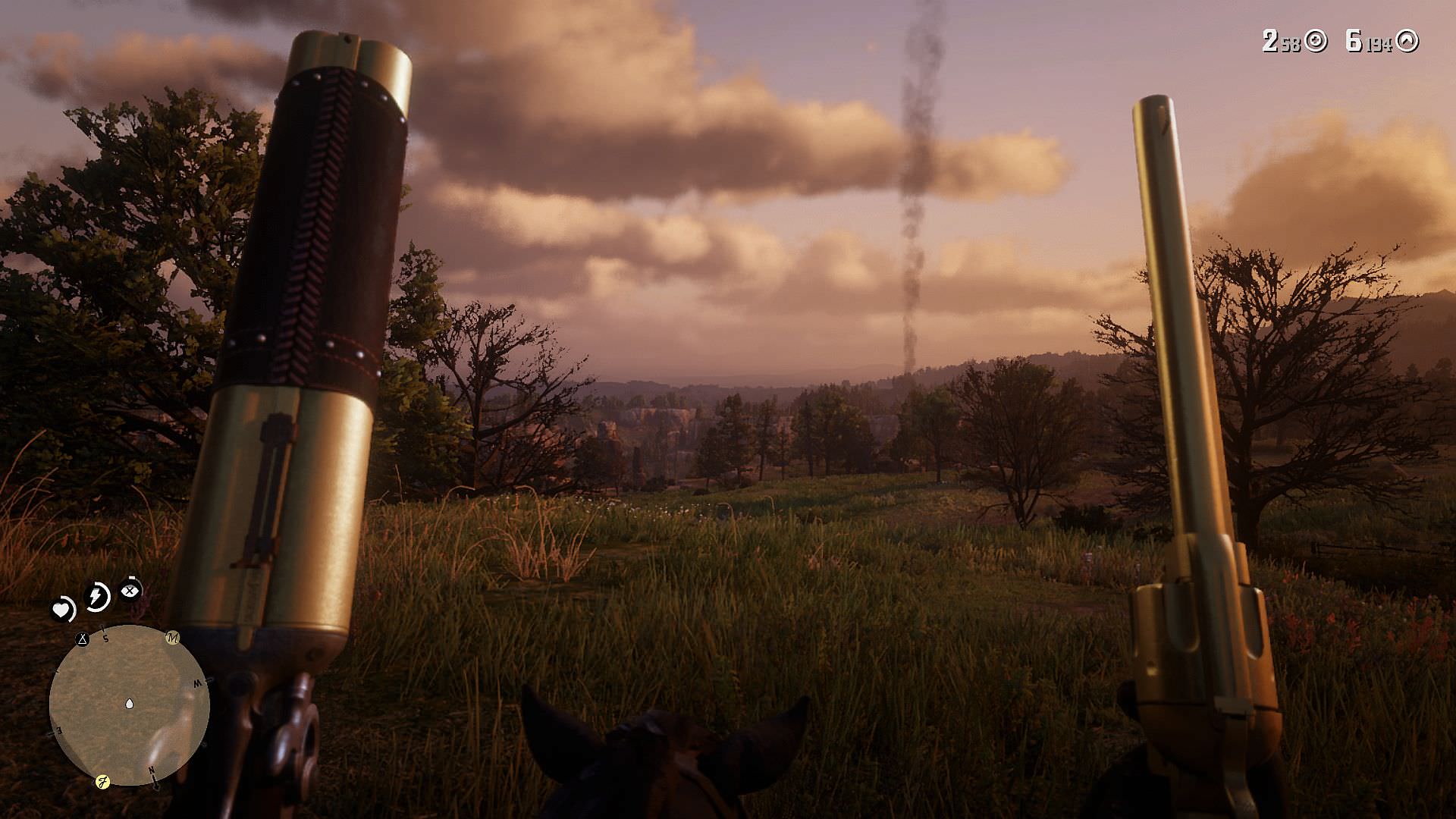Viewport: 1456px width, 819px height.
Task: Click the yellow M marker on the minimap
Action: pyautogui.click(x=172, y=638)
